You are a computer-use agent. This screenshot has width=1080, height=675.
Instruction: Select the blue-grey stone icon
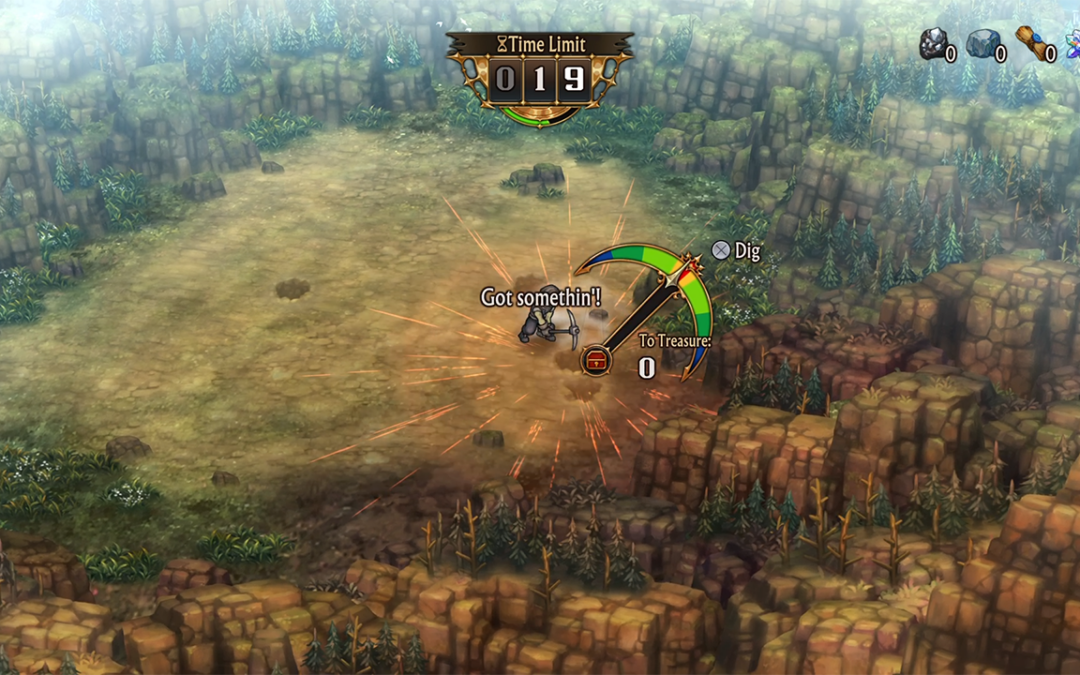pos(981,44)
